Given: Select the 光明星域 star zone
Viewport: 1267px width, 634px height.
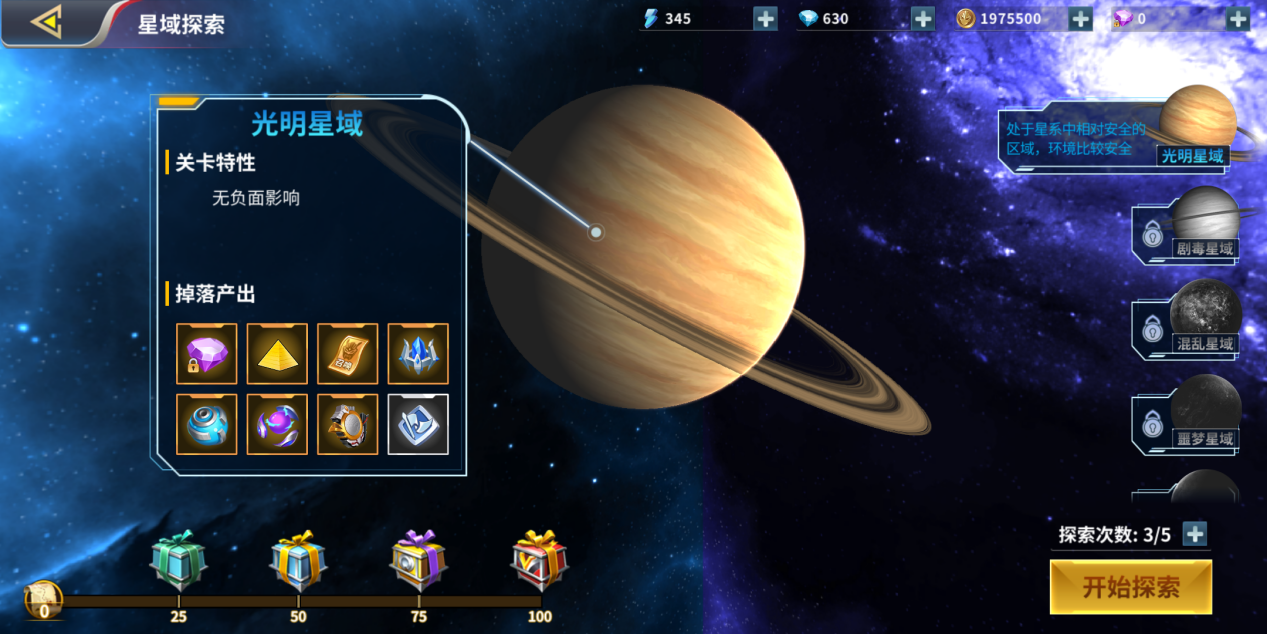Looking at the screenshot, I should point(1190,131).
